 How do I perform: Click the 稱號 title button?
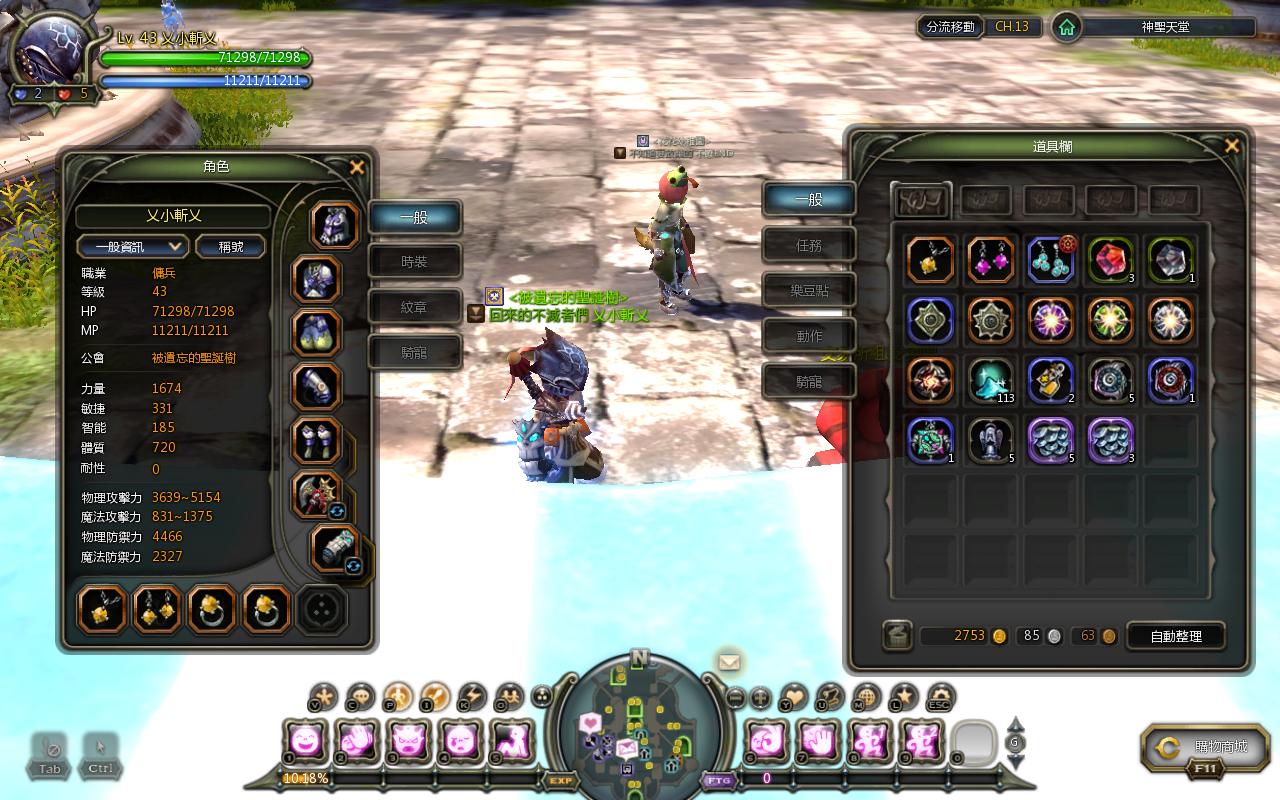pyautogui.click(x=231, y=246)
